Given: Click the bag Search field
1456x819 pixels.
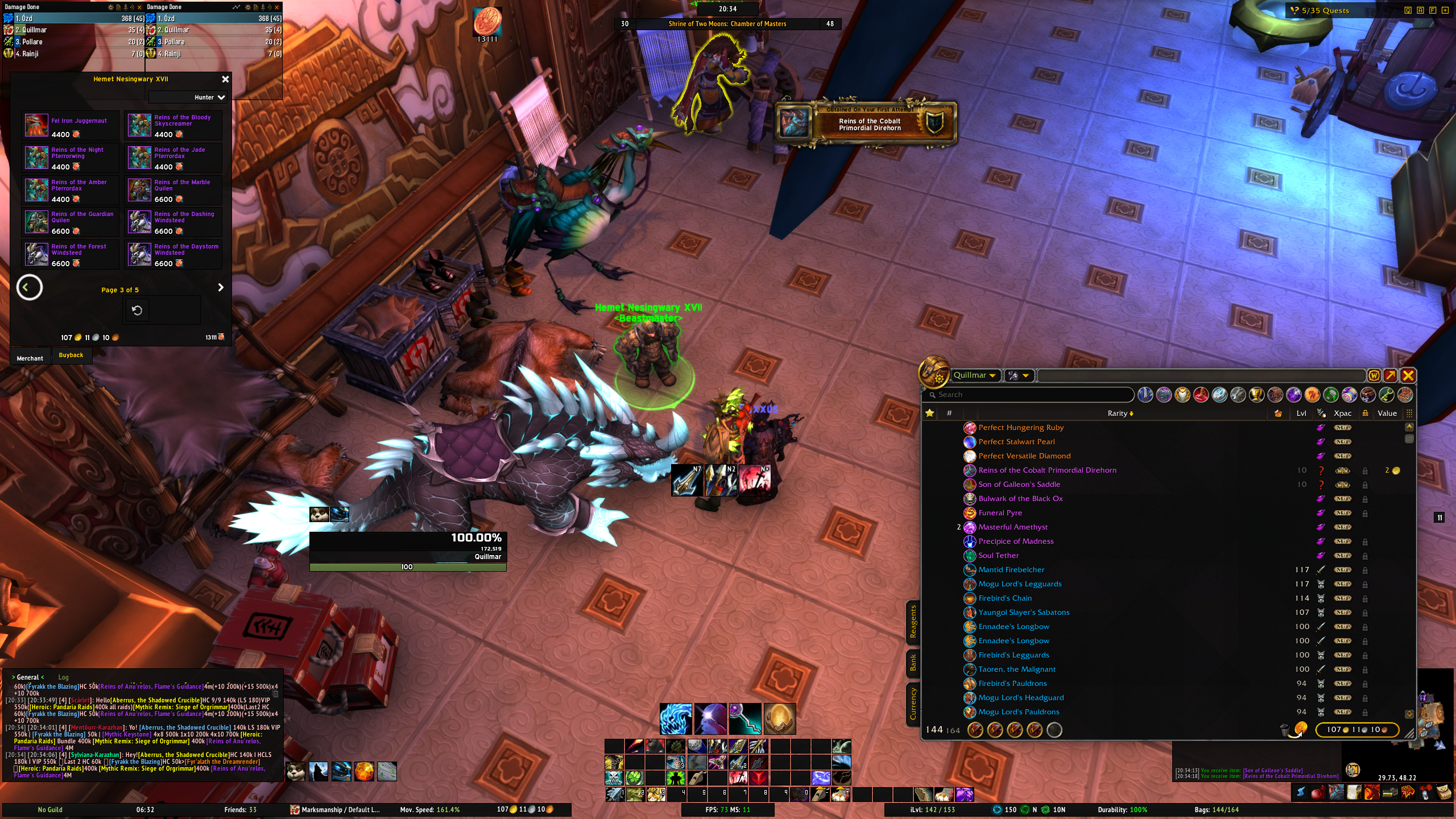Looking at the screenshot, I should tap(1029, 395).
